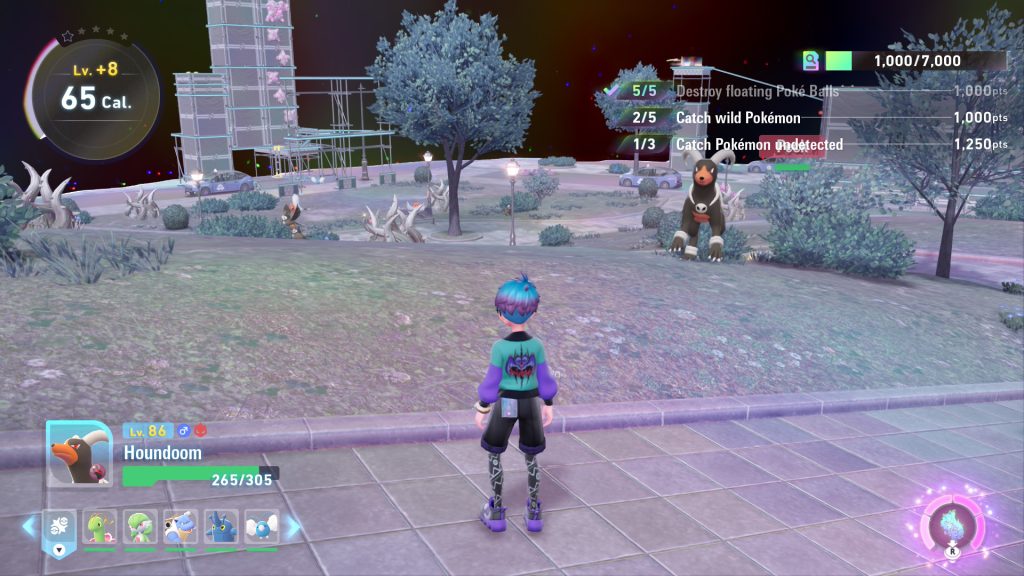Choose Meganium in the party bar
Viewport: 1024px width, 576px height.
click(x=99, y=526)
